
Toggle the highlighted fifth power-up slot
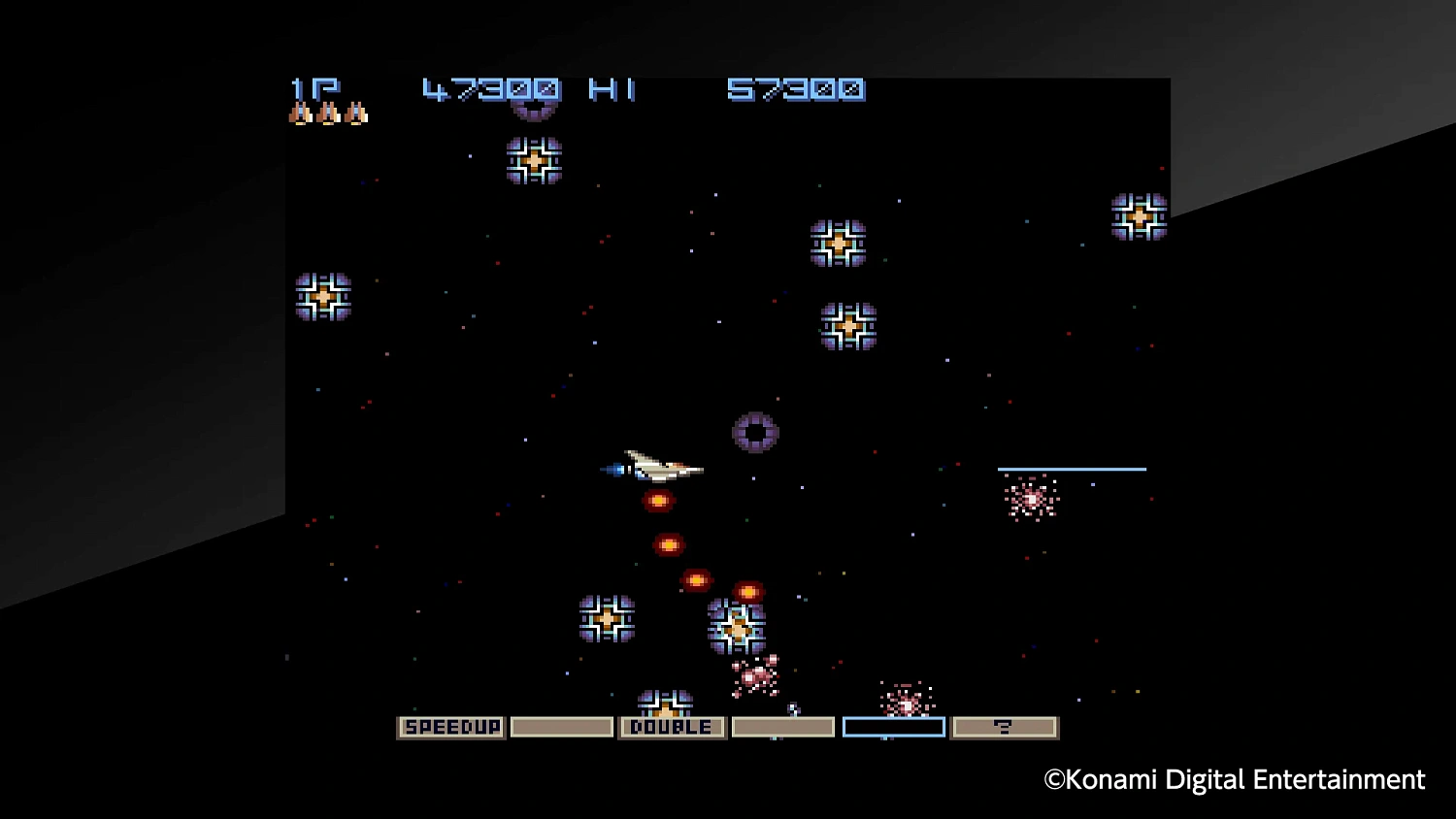coord(894,726)
